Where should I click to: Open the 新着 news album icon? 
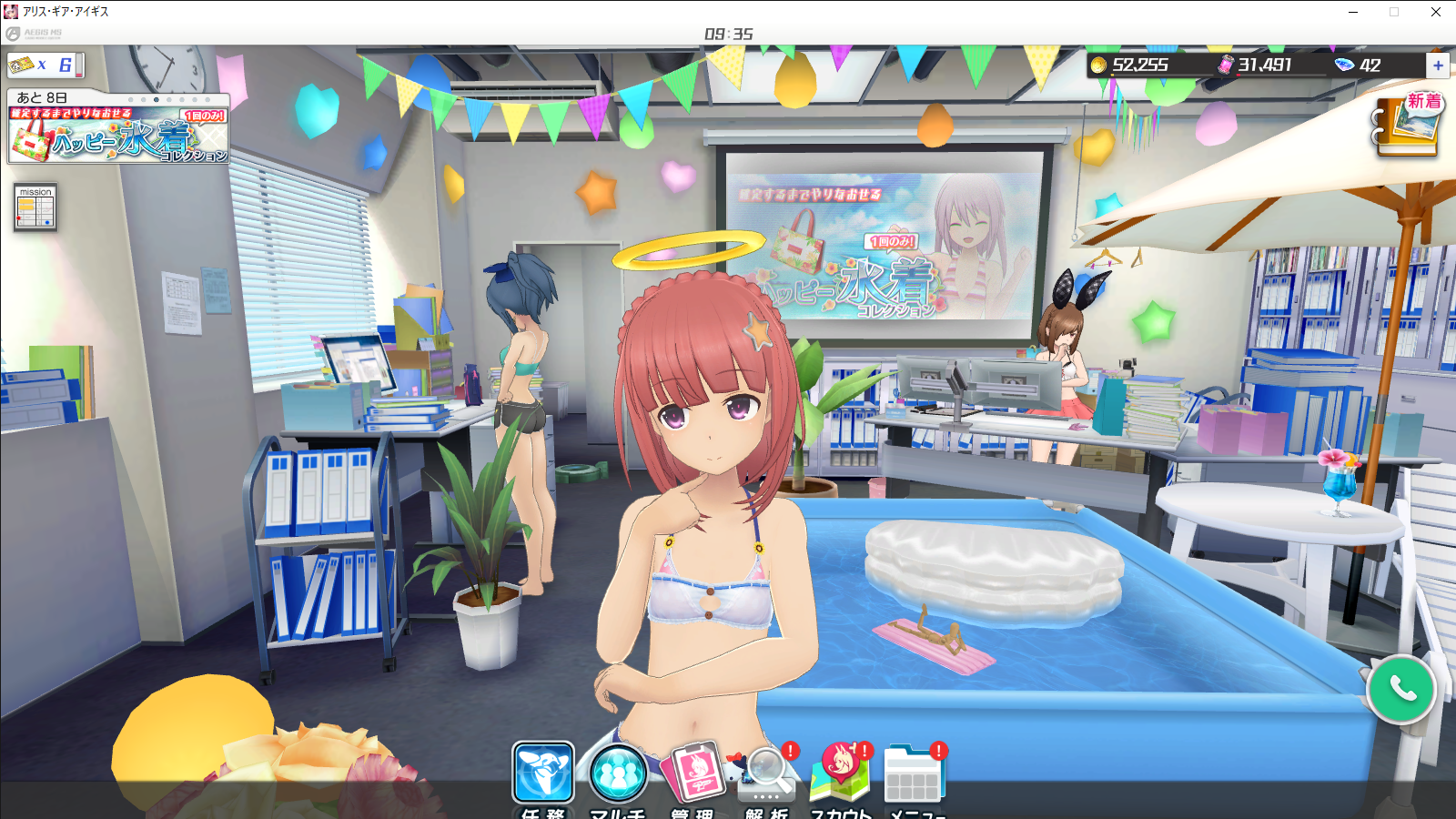coord(1408,126)
